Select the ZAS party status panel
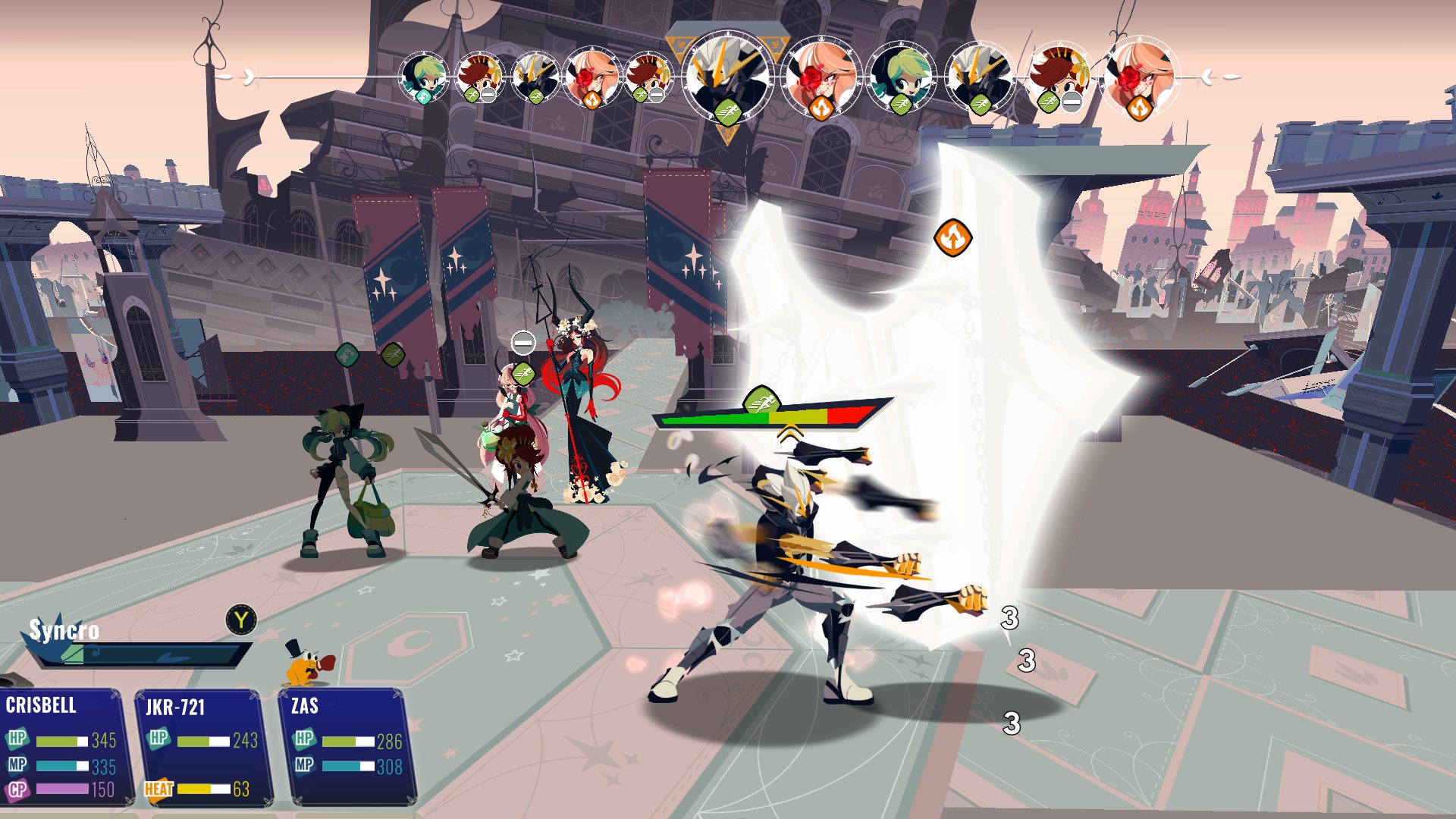 pos(348,747)
